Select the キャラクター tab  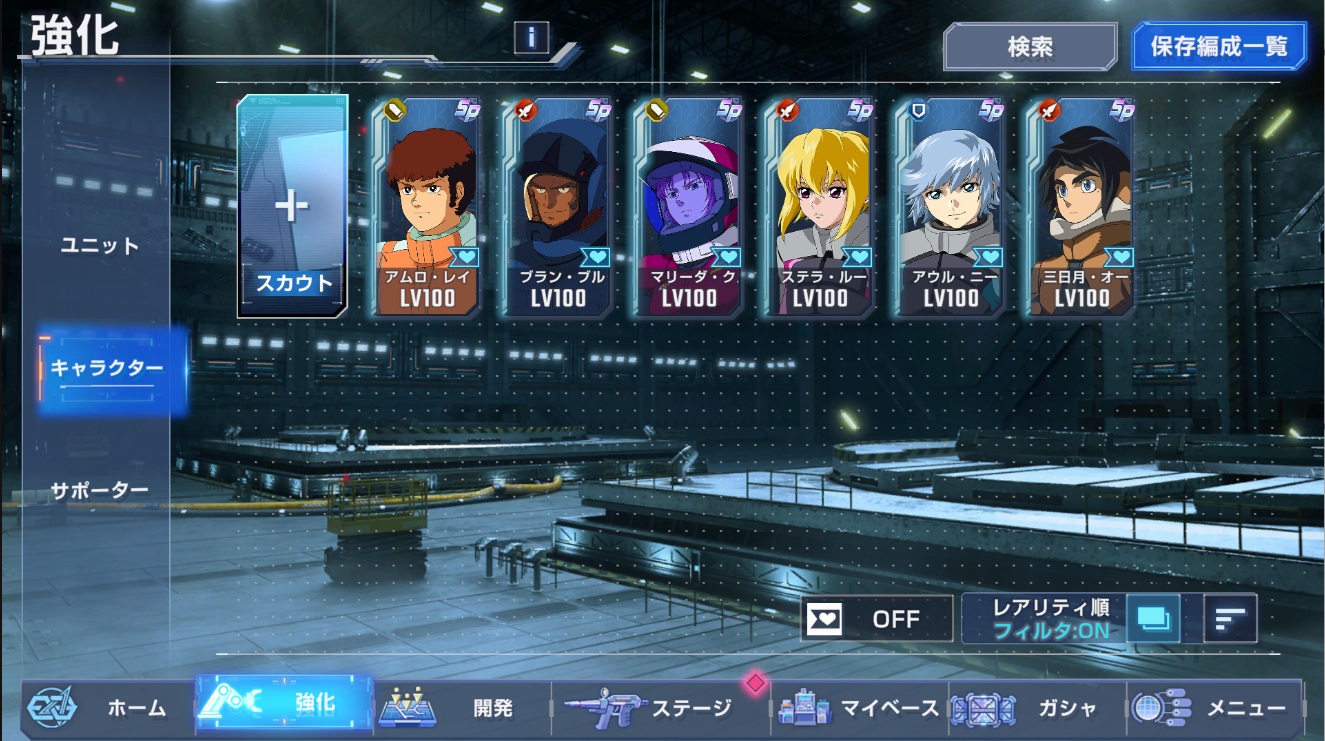tap(107, 368)
